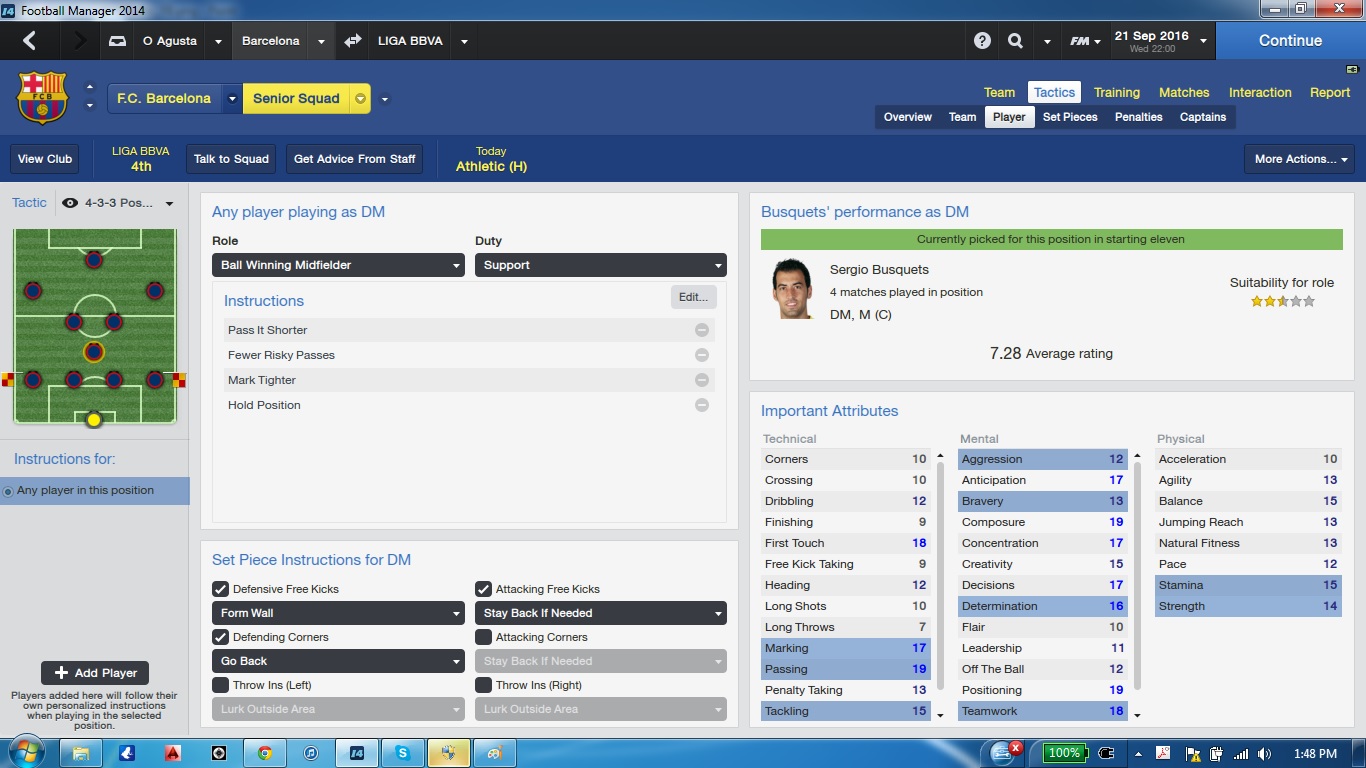
Task: Open the Form Wall dropdown
Action: [x=338, y=613]
